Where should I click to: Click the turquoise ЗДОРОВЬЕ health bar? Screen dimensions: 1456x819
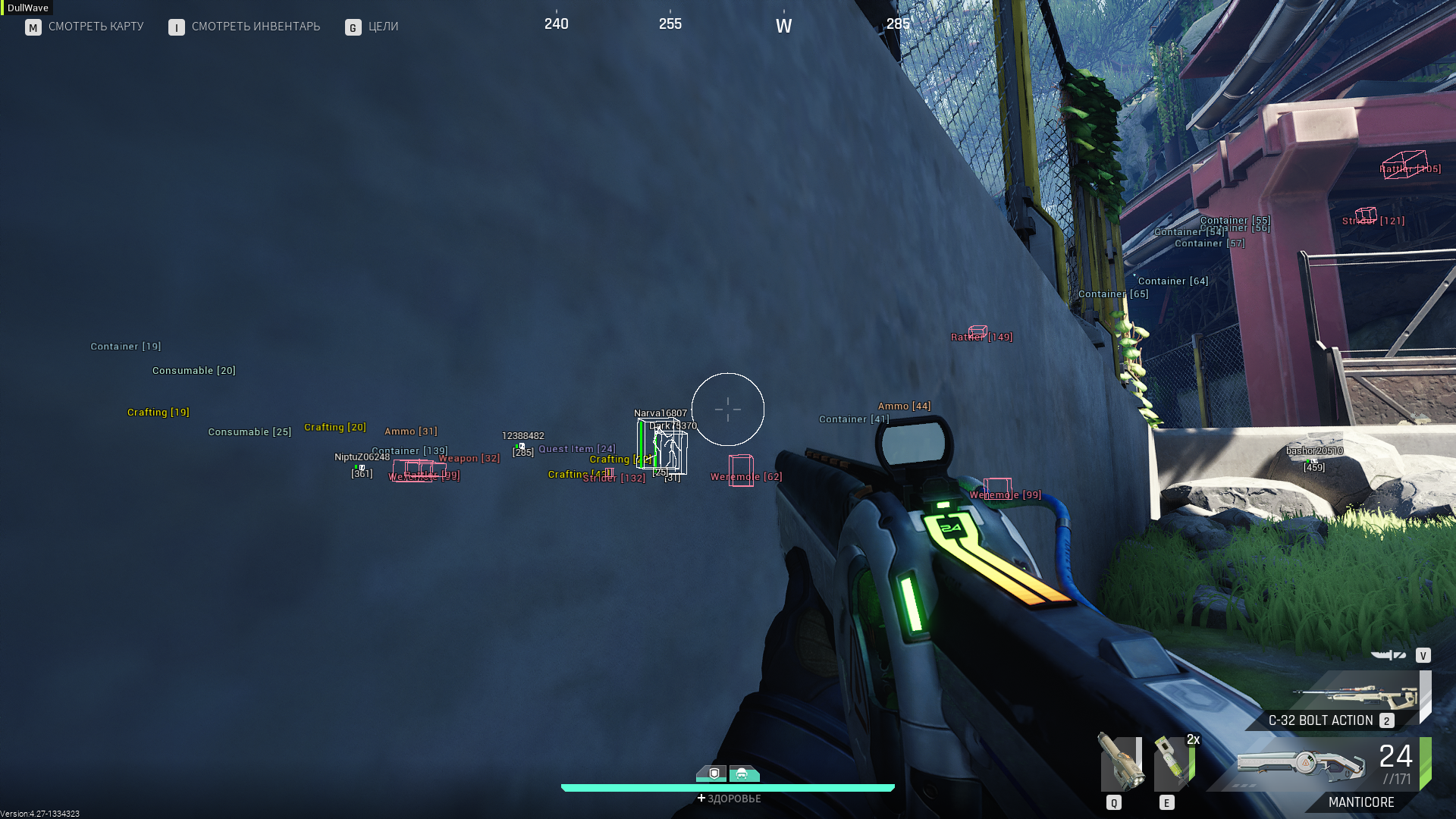pyautogui.click(x=728, y=786)
